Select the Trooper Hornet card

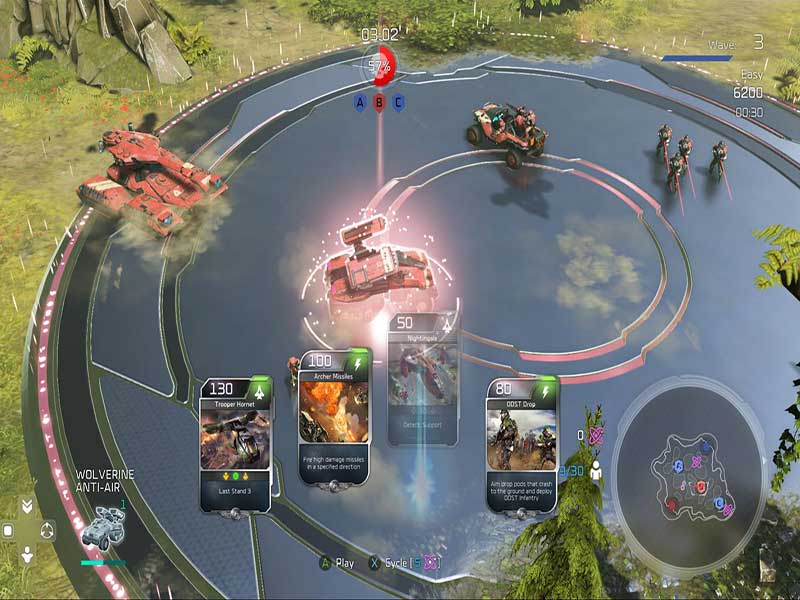pos(235,443)
